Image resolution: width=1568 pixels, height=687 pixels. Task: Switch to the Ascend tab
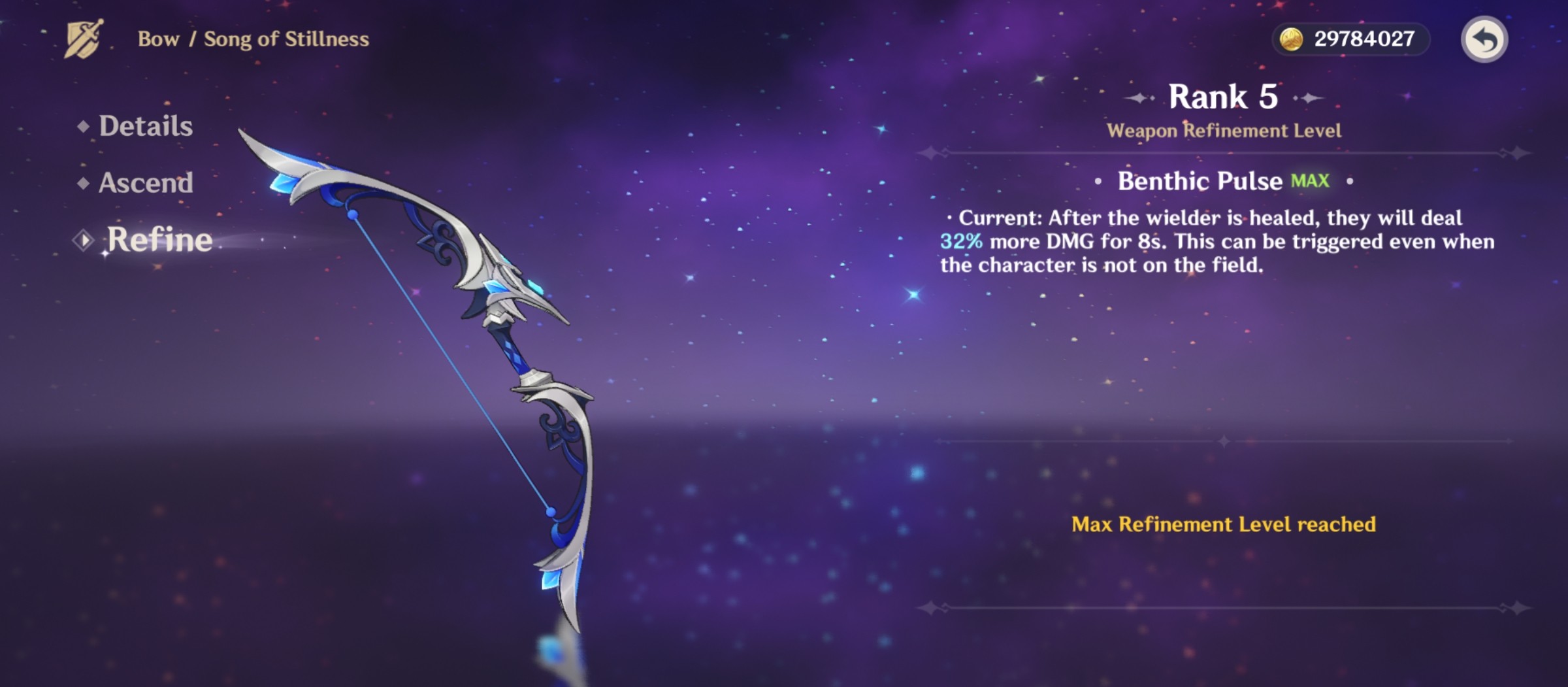[145, 184]
